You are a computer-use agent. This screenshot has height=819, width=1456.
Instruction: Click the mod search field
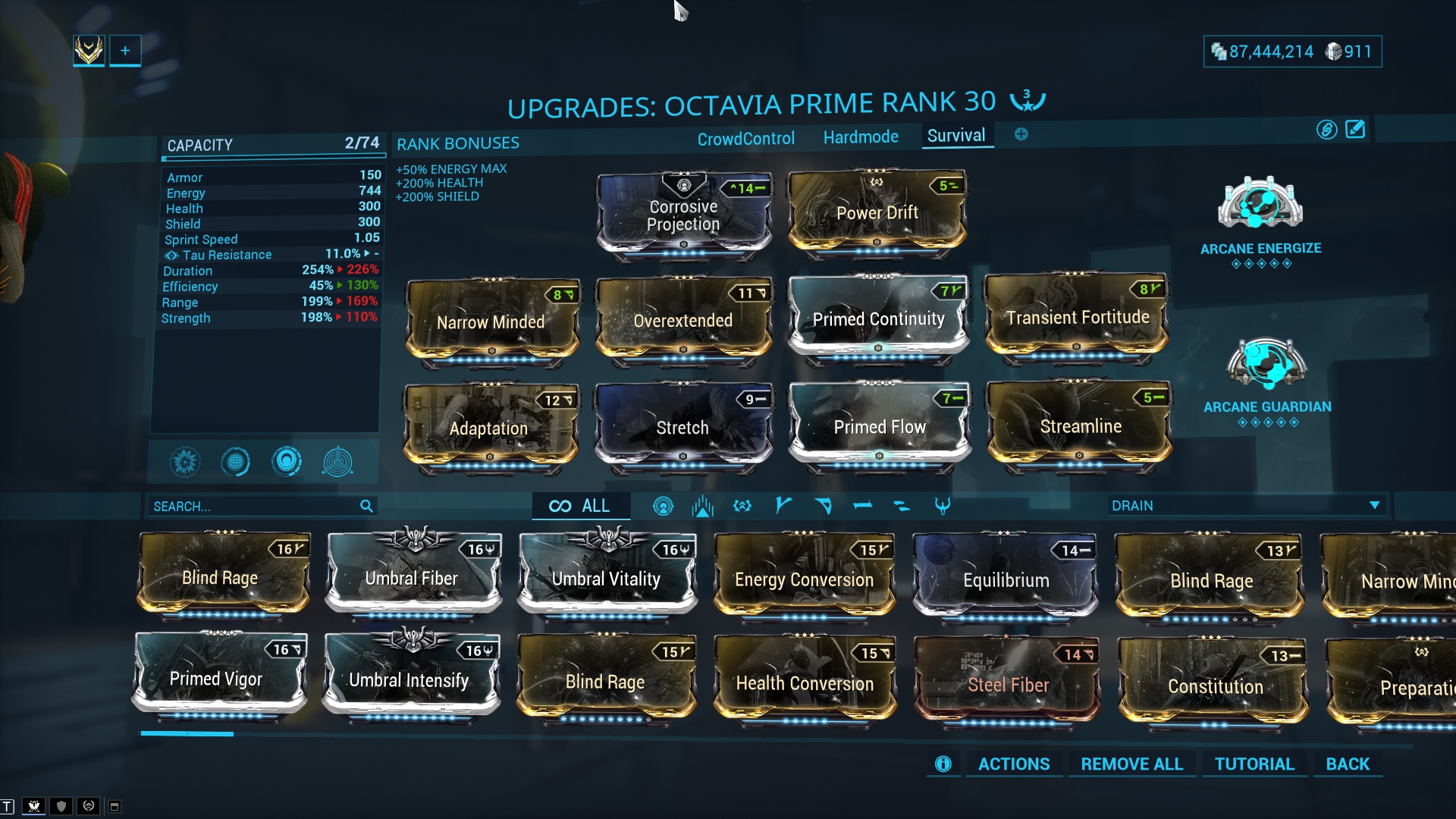click(x=254, y=506)
